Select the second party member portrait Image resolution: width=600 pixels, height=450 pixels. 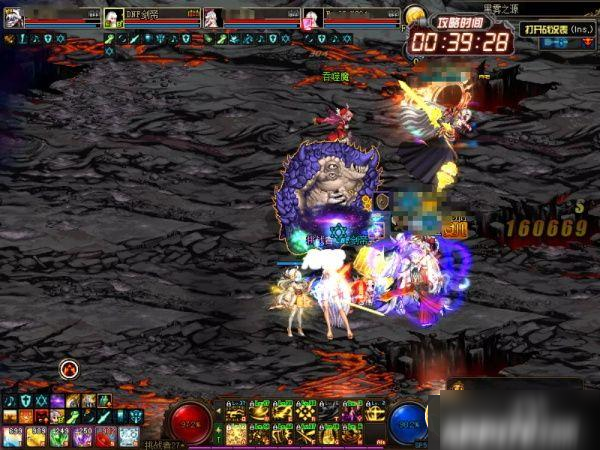tap(113, 18)
